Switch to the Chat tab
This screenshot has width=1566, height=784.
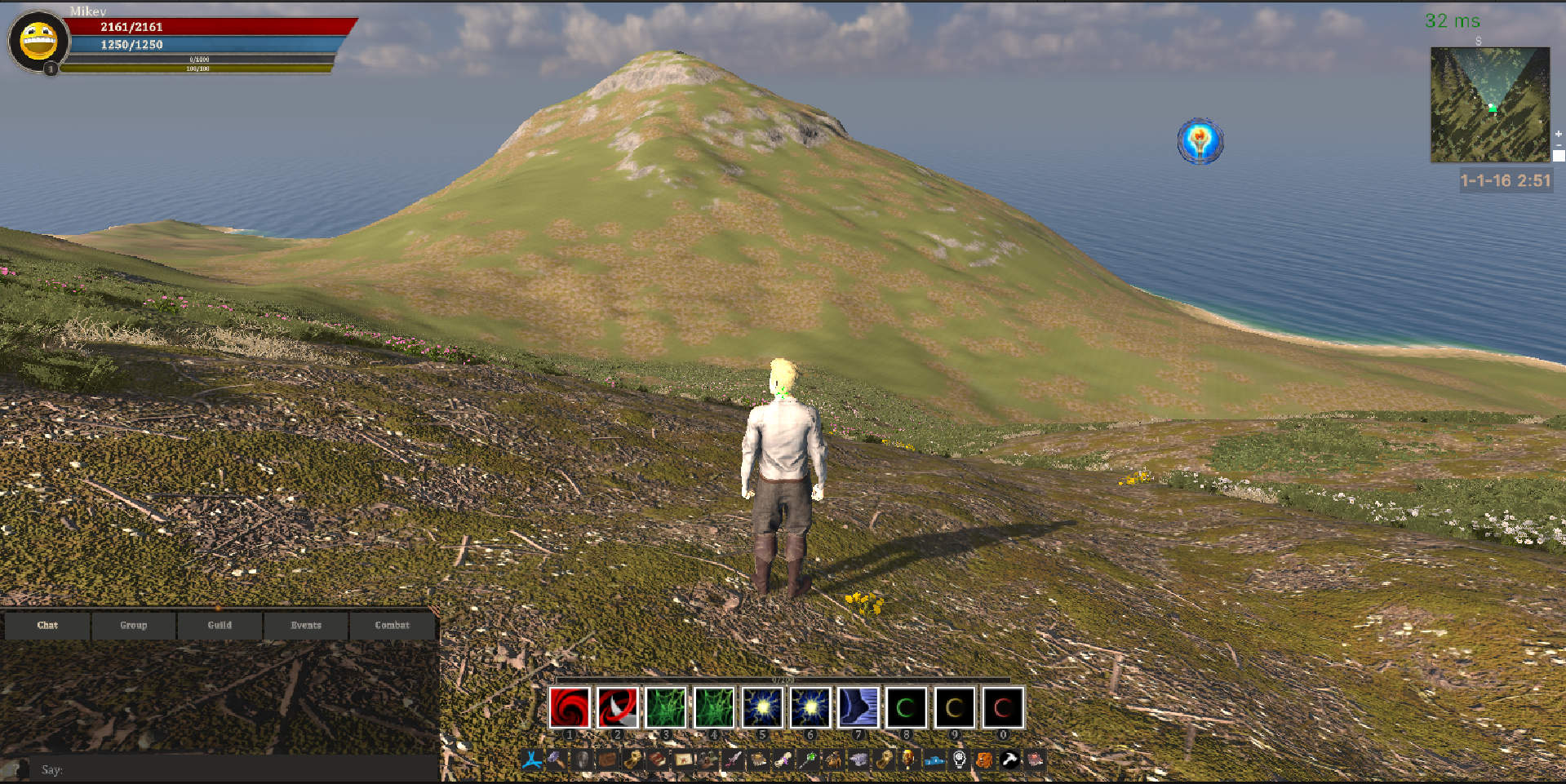[47, 625]
